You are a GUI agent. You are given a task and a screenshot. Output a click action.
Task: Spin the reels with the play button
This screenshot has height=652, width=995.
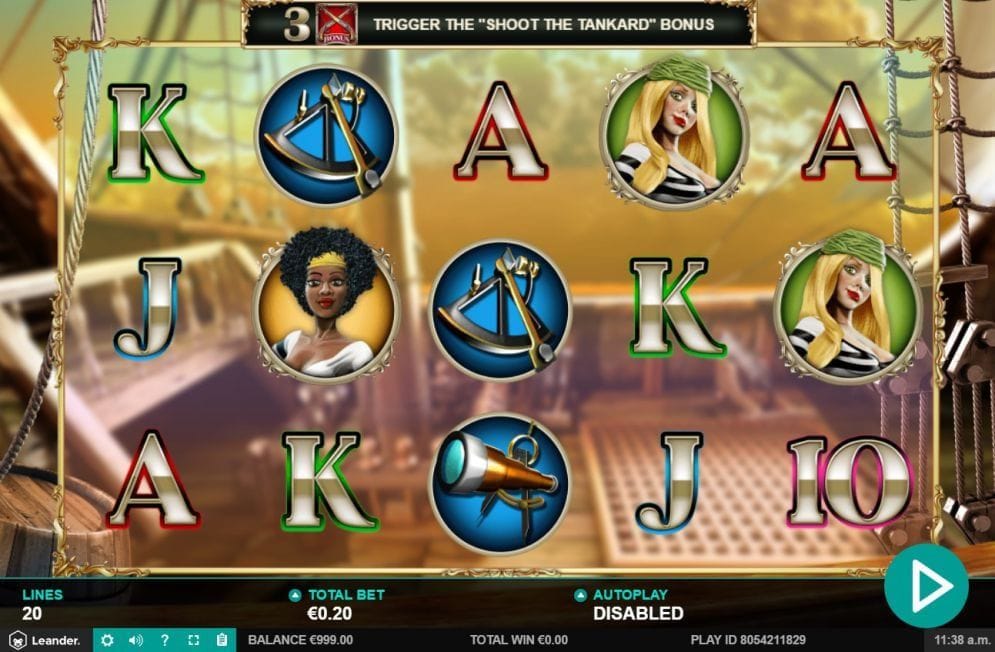click(x=926, y=586)
